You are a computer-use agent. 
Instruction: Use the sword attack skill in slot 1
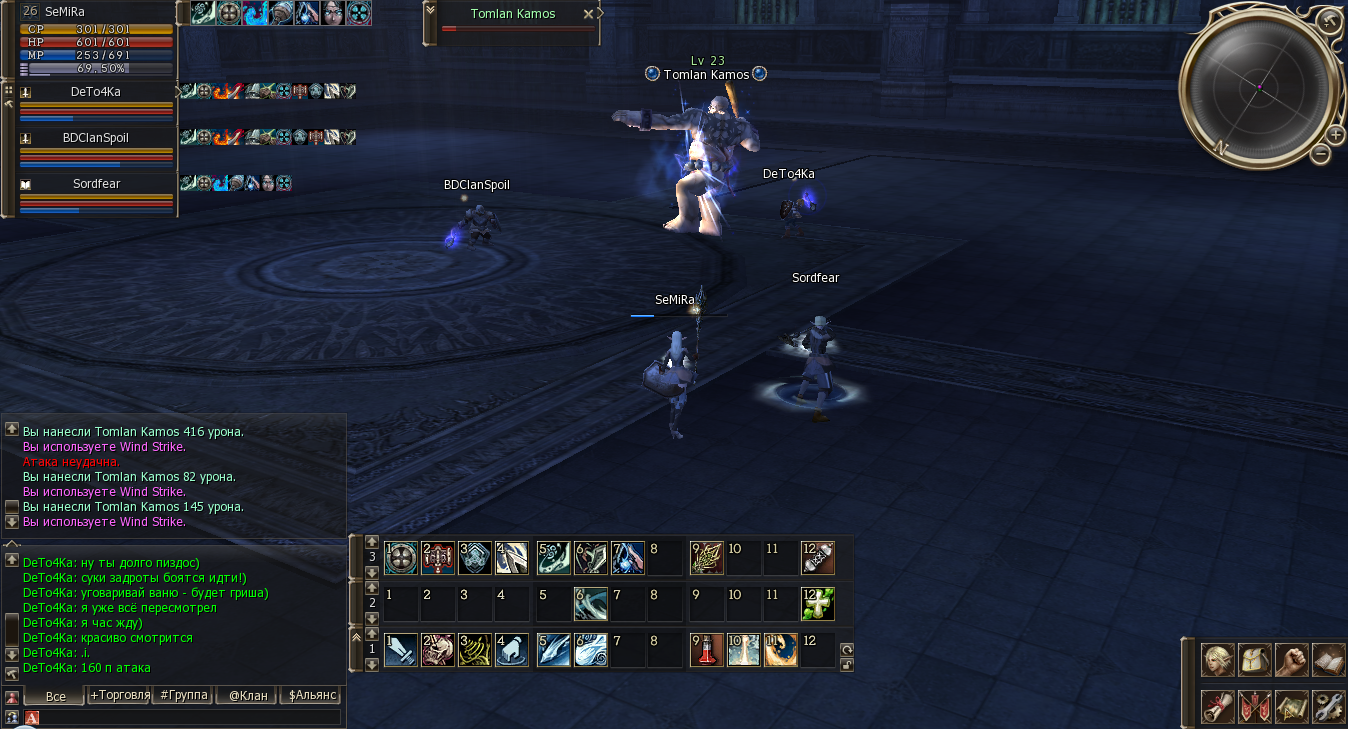click(401, 650)
